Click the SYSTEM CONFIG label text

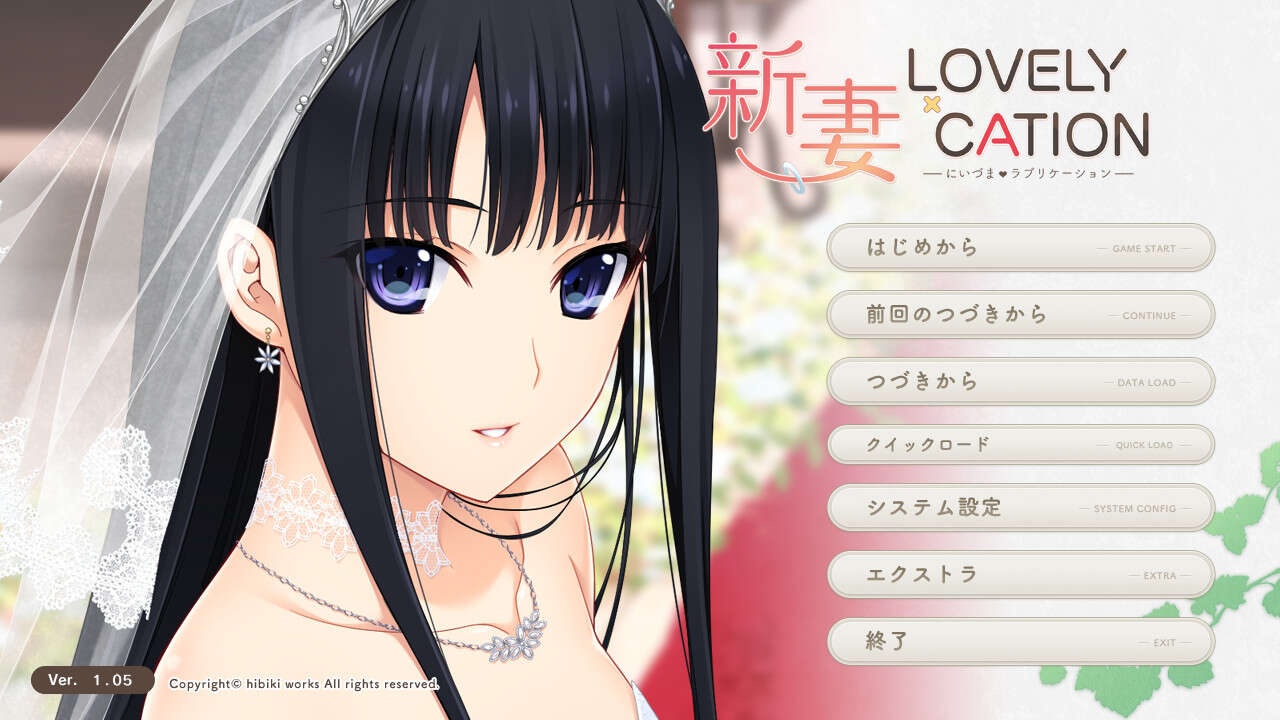tap(1137, 510)
